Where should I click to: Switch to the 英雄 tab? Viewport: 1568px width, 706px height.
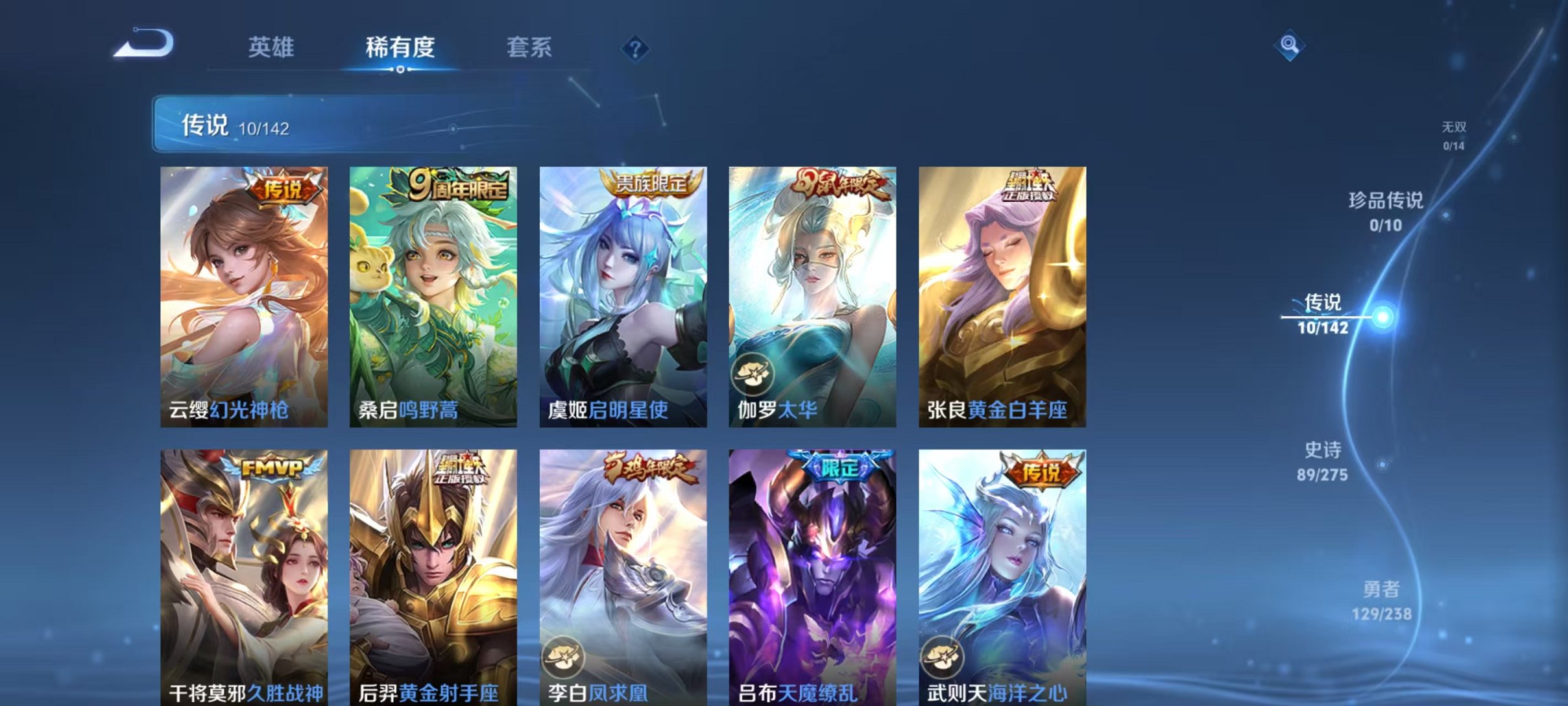pyautogui.click(x=272, y=47)
